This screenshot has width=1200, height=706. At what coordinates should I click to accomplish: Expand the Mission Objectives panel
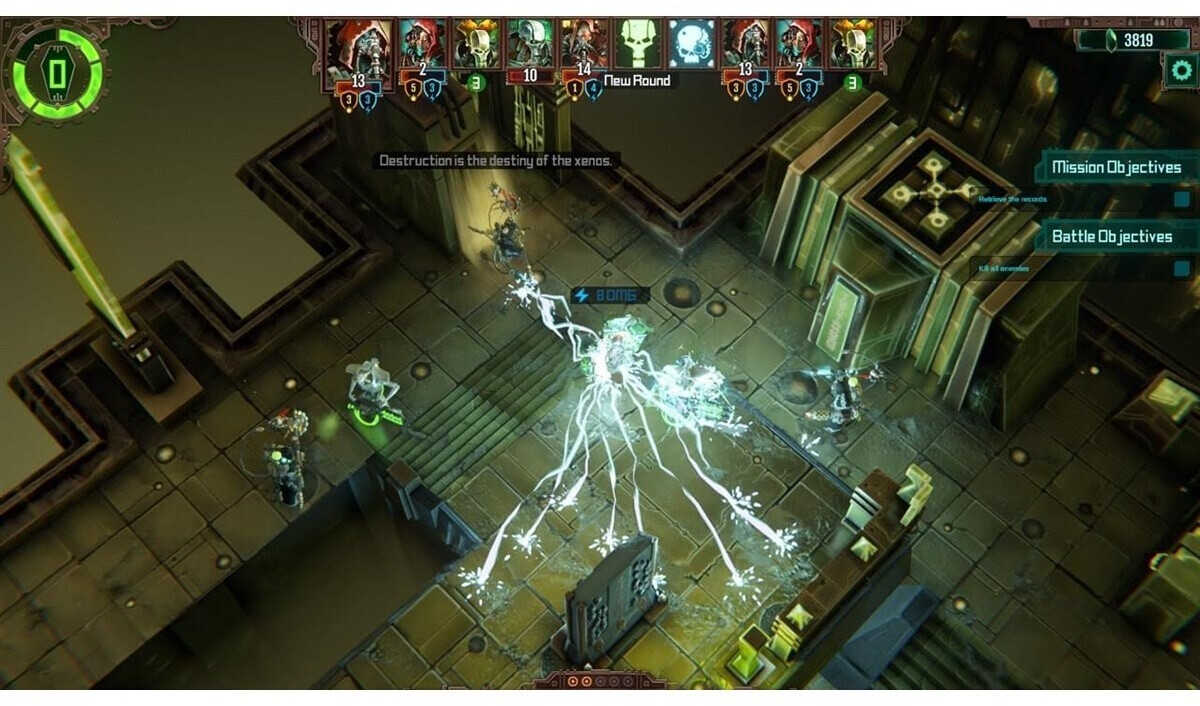pos(1114,167)
